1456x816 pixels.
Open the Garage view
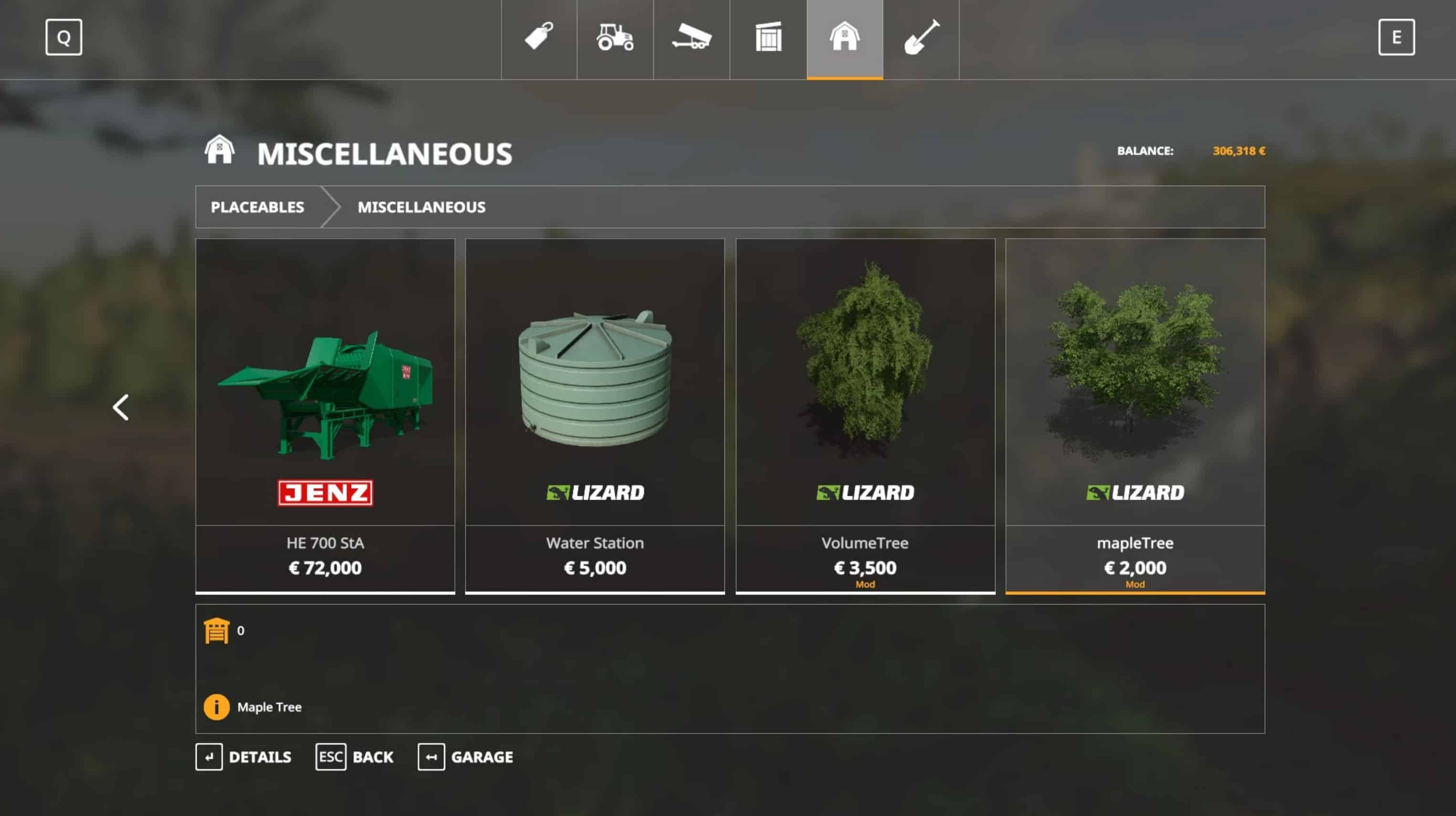click(465, 757)
